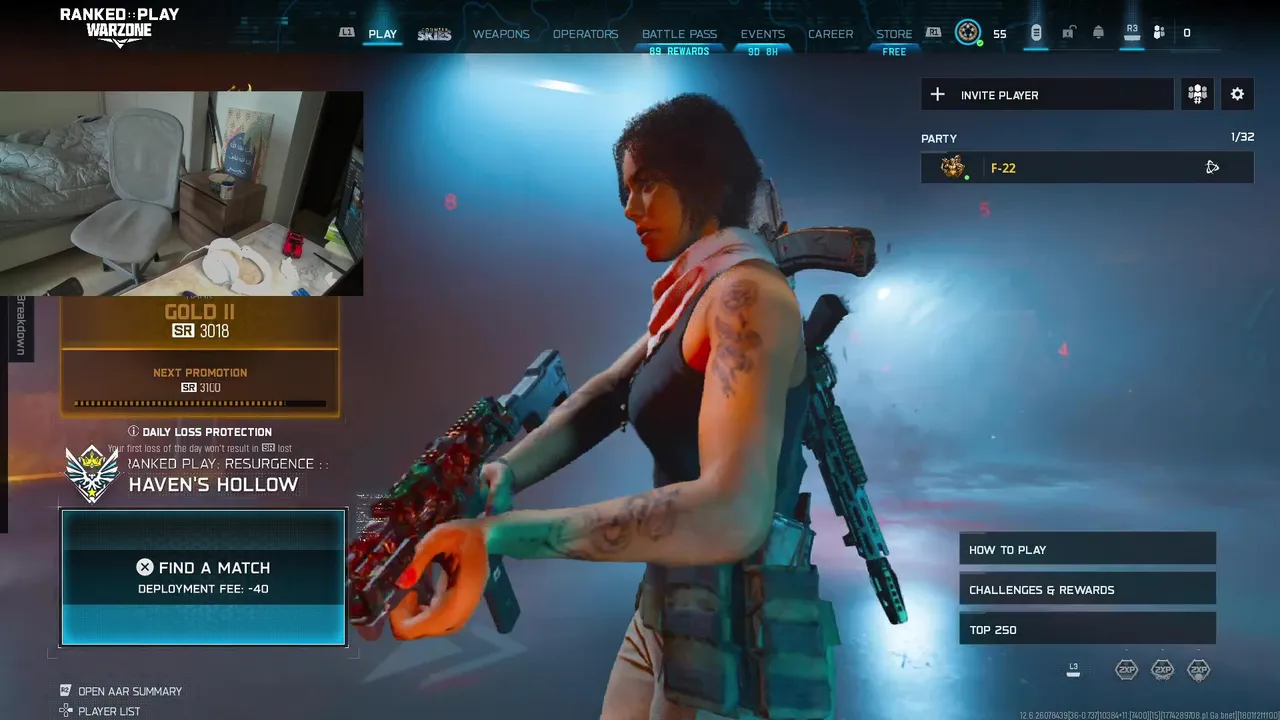Open AAR Summary

129,691
